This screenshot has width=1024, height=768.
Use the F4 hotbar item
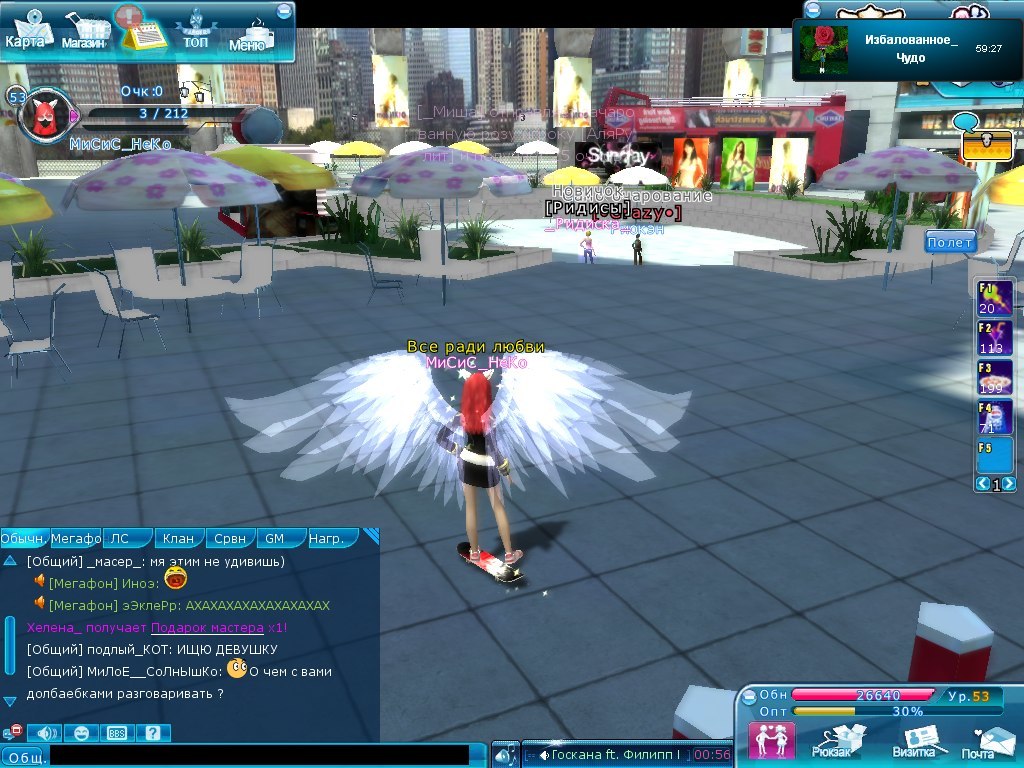coord(994,417)
